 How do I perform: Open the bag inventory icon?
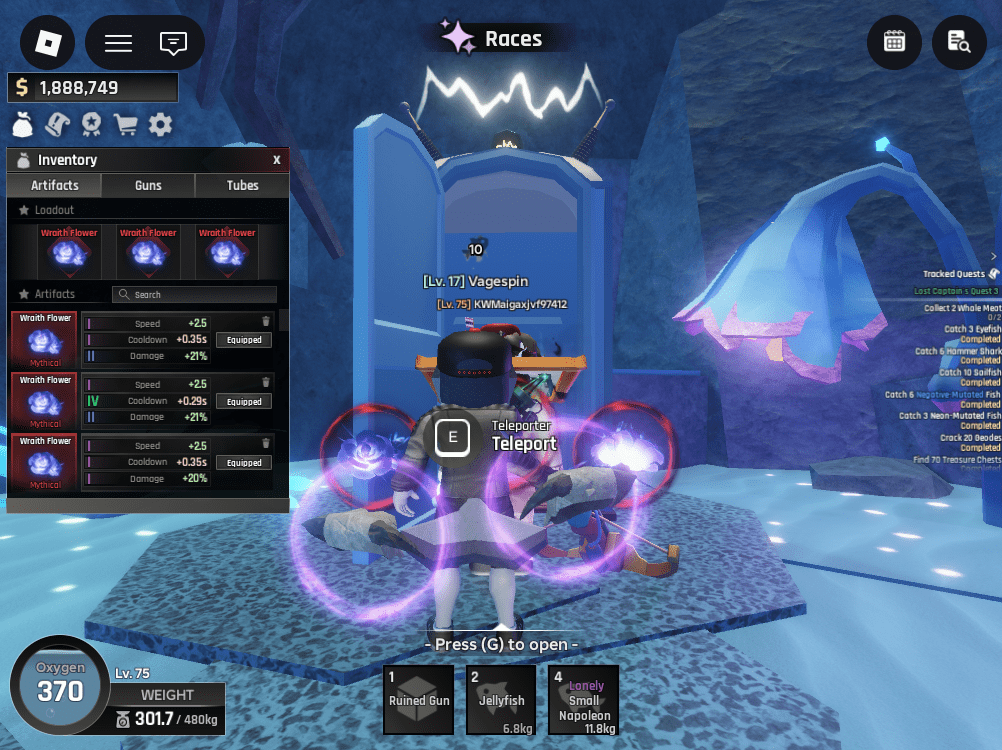(x=24, y=125)
